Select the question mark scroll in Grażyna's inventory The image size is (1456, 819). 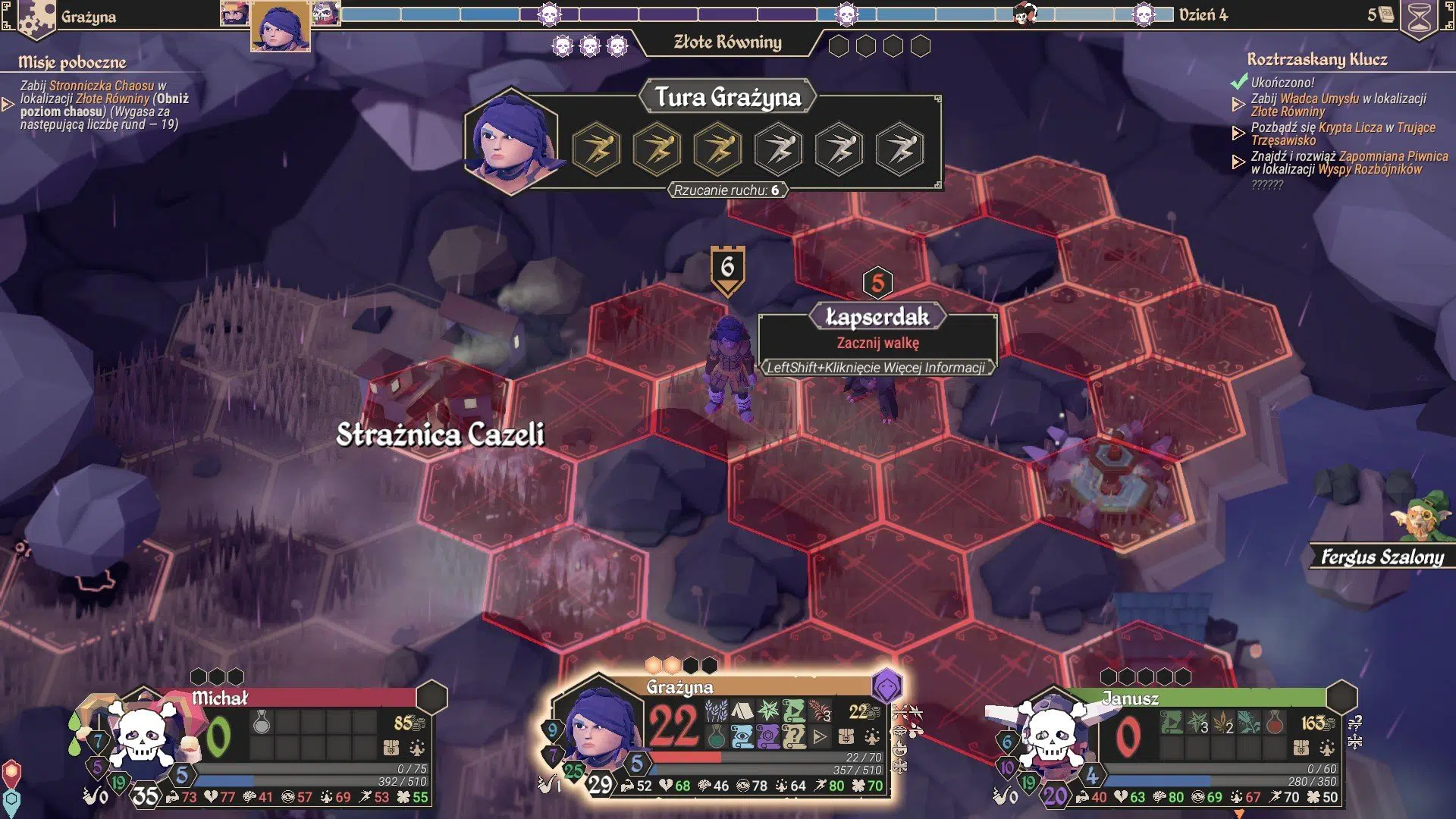pyautogui.click(x=793, y=736)
